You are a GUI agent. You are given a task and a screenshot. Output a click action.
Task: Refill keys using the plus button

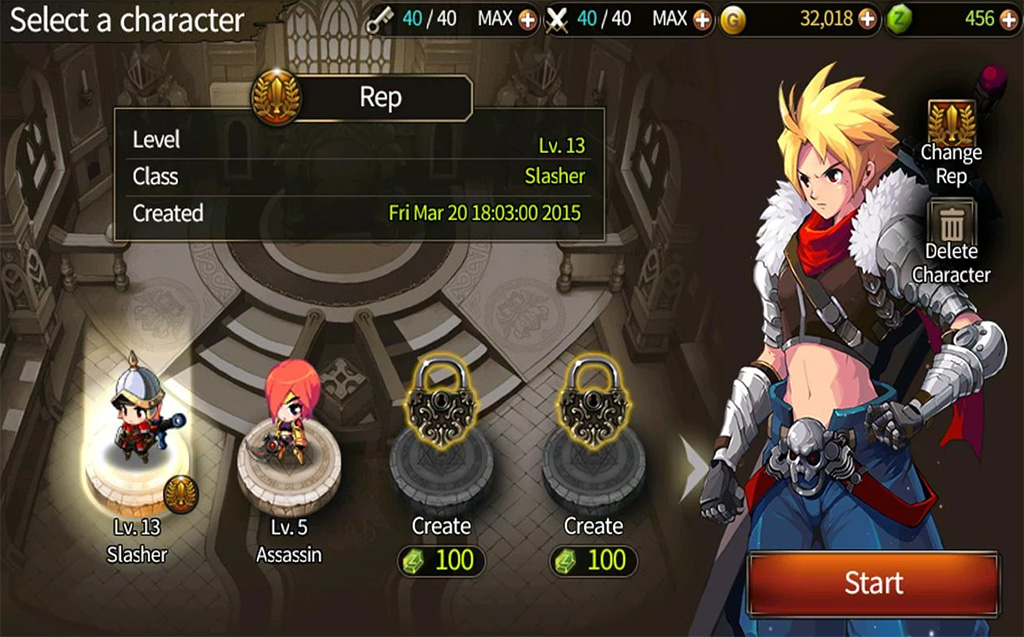click(528, 19)
